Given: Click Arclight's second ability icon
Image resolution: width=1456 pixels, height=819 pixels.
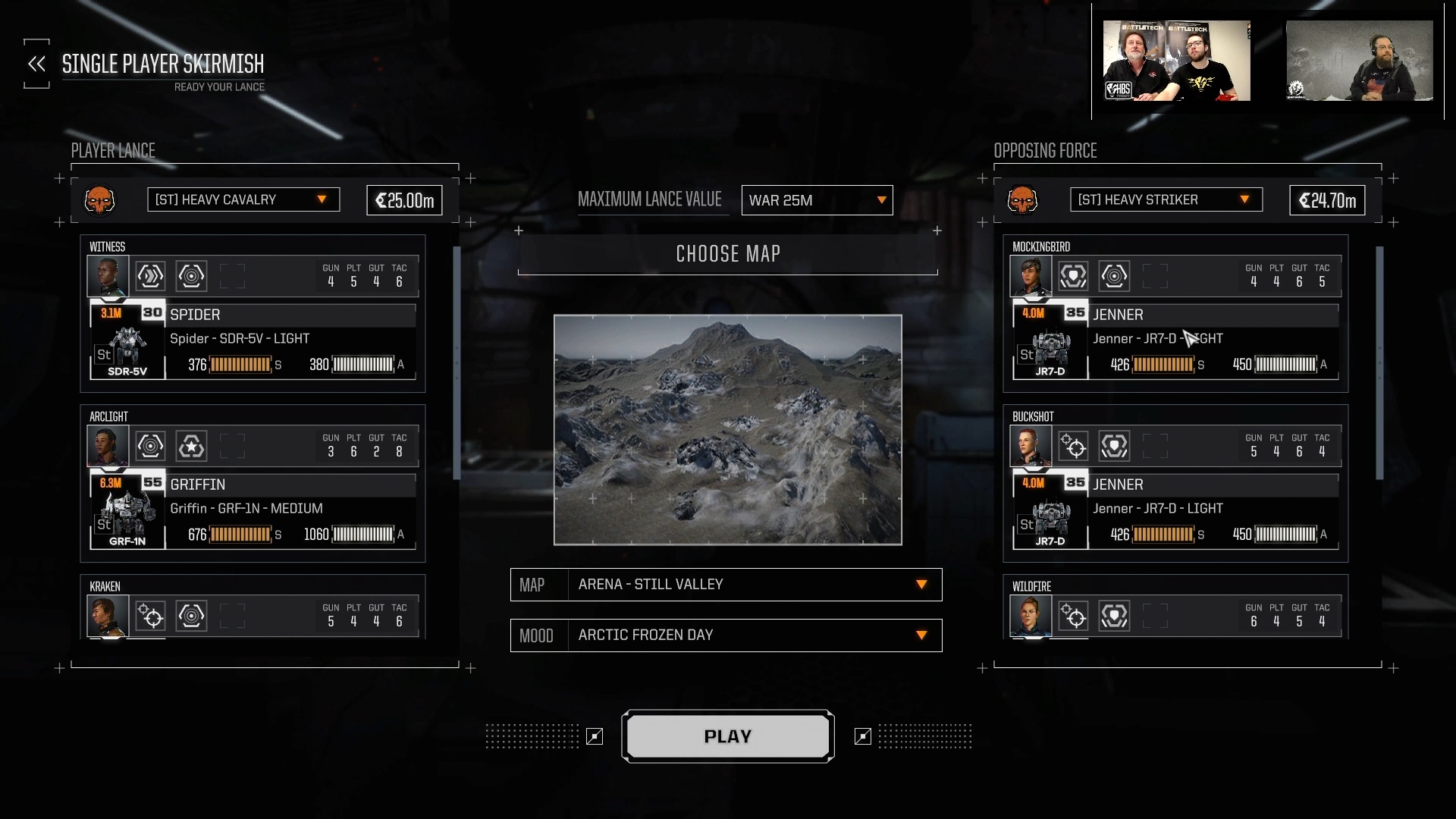Looking at the screenshot, I should pyautogui.click(x=192, y=446).
